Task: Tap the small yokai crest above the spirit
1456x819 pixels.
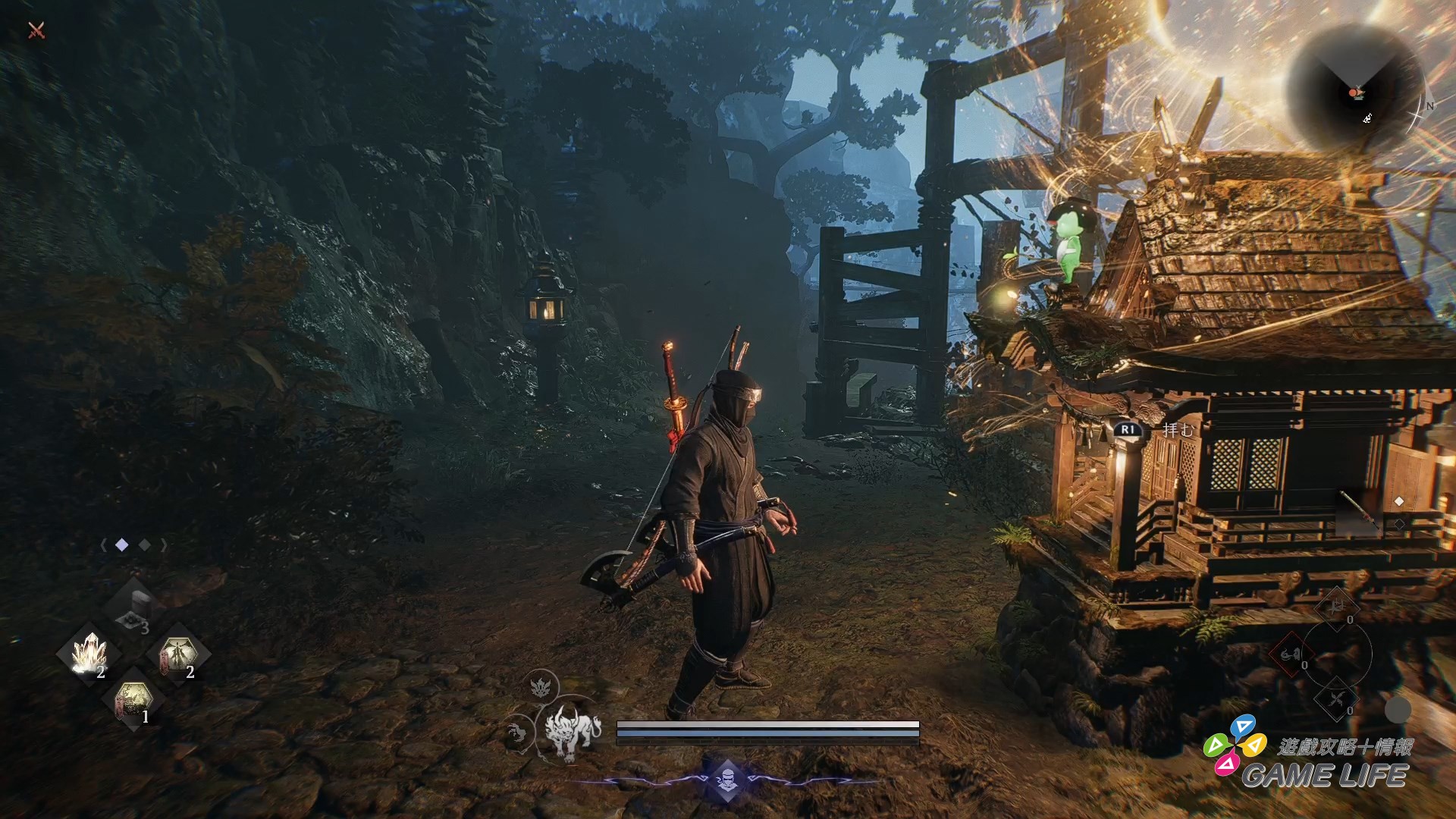Action: 539,688
